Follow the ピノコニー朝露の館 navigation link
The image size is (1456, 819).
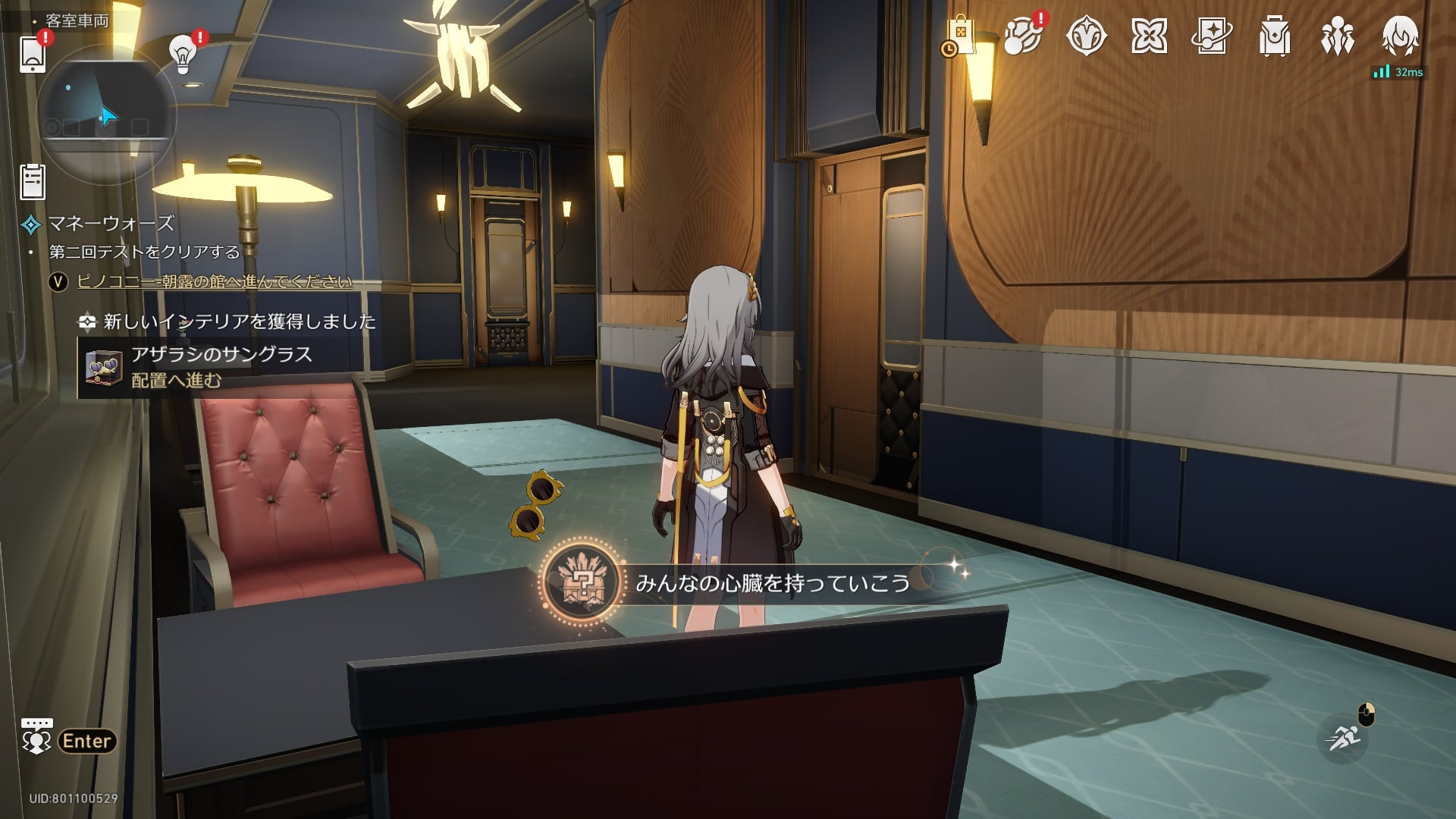point(215,282)
